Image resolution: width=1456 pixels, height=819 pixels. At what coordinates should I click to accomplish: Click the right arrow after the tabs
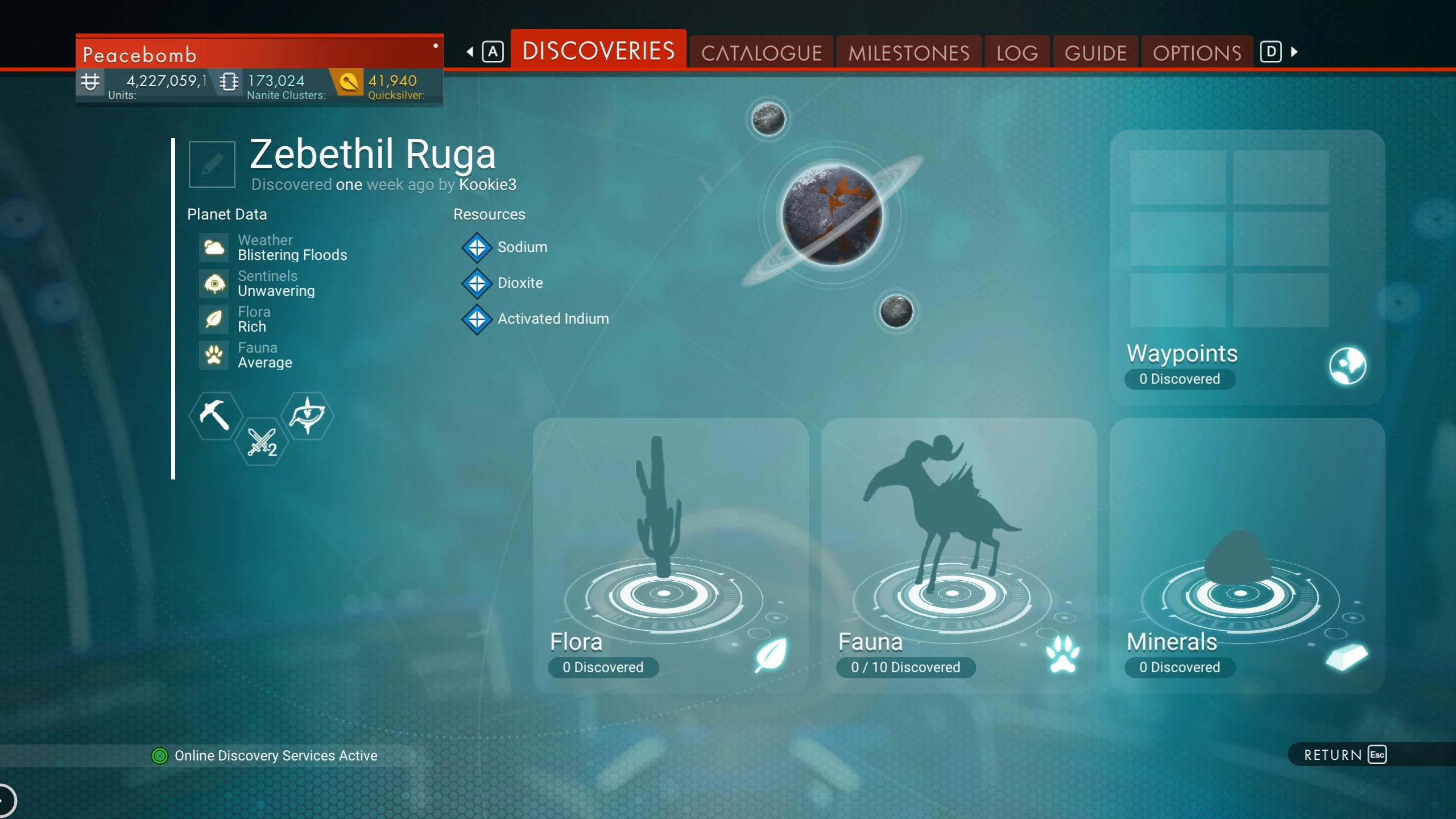pos(1294,52)
